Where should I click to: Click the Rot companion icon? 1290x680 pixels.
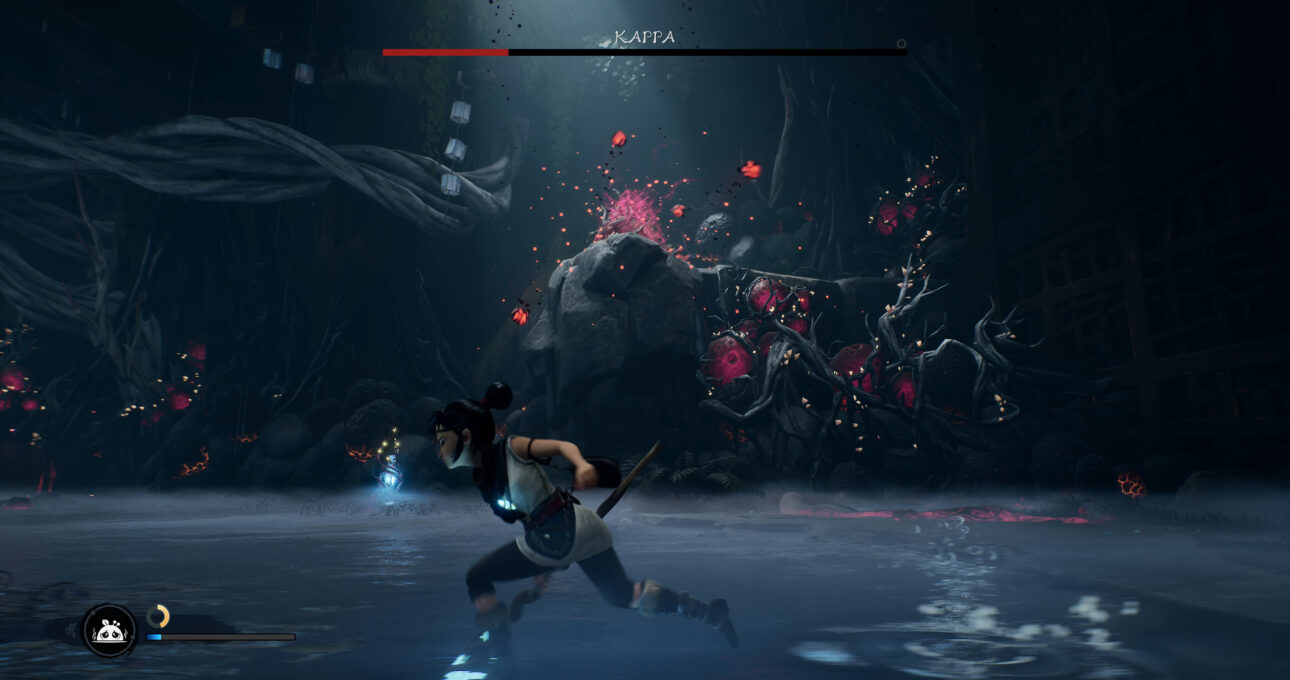coord(109,630)
